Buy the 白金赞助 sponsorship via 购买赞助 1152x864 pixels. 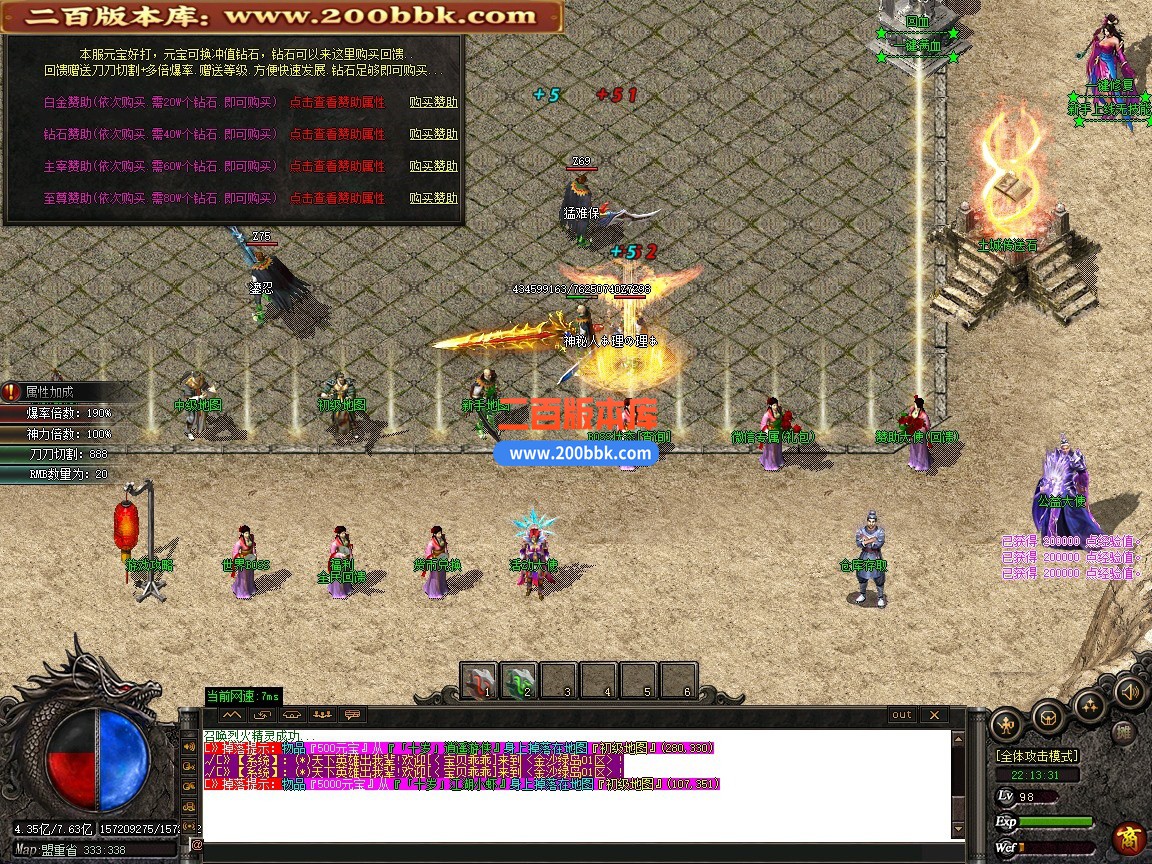pos(433,102)
